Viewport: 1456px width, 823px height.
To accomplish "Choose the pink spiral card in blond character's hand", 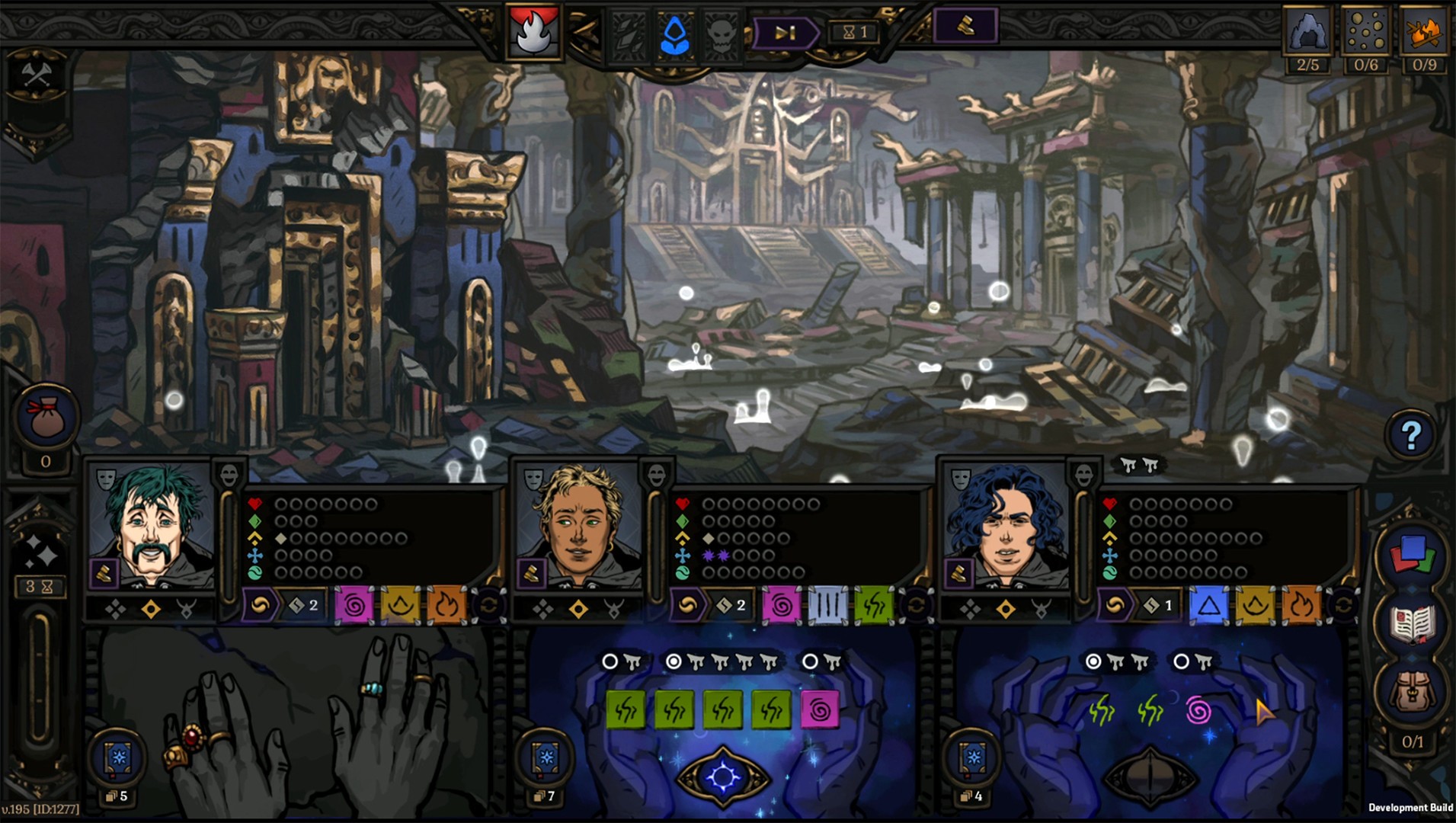I will click(820, 710).
